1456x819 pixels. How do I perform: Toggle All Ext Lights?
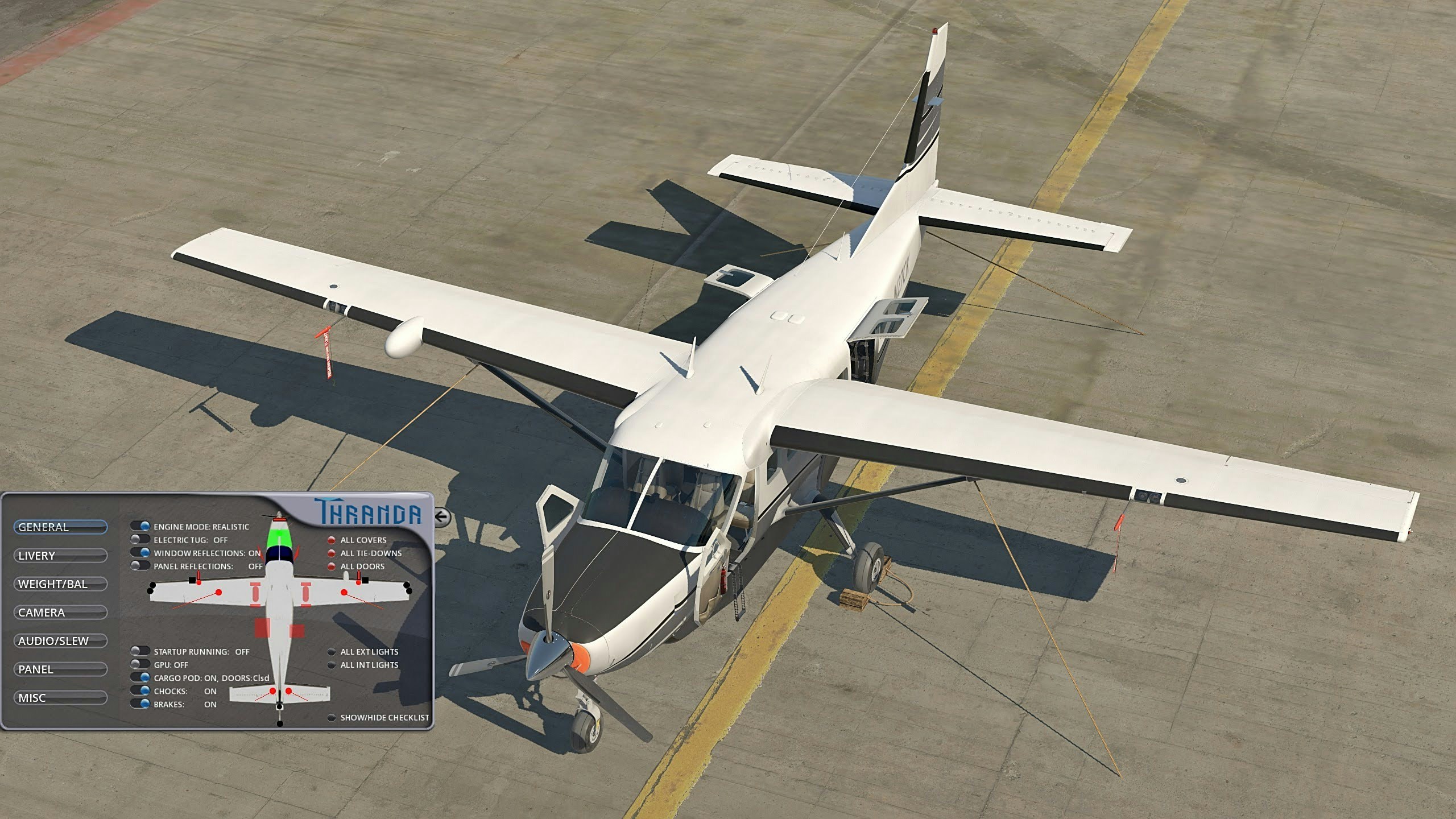(x=331, y=652)
